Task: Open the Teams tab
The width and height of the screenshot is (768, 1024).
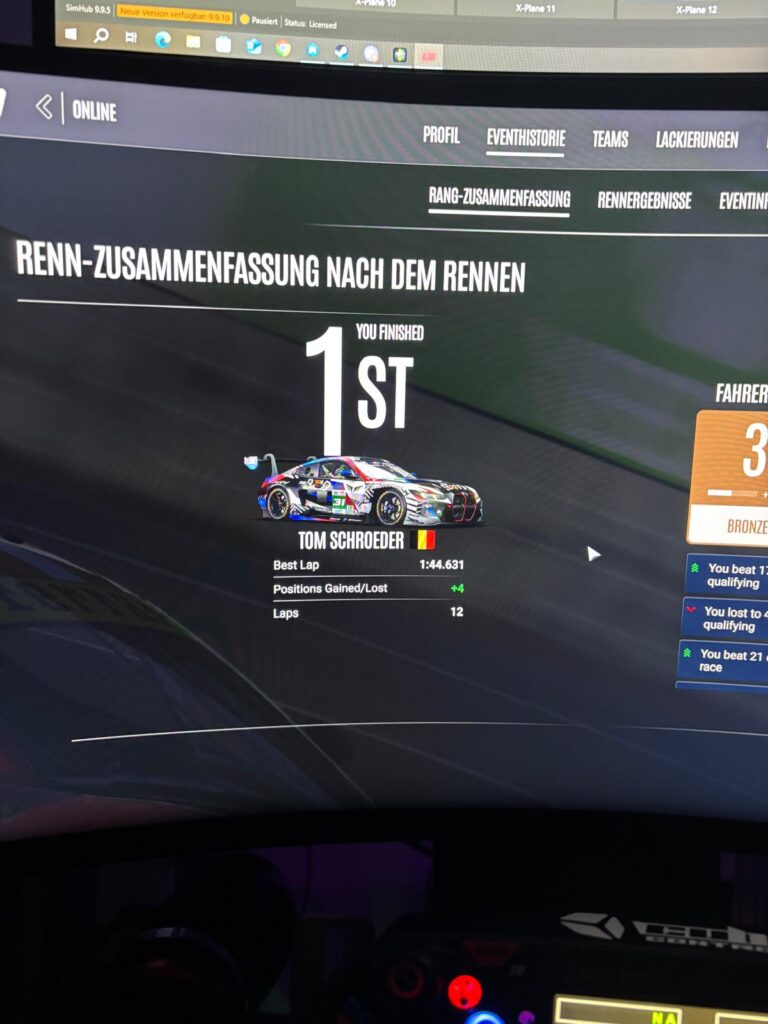Action: point(610,139)
